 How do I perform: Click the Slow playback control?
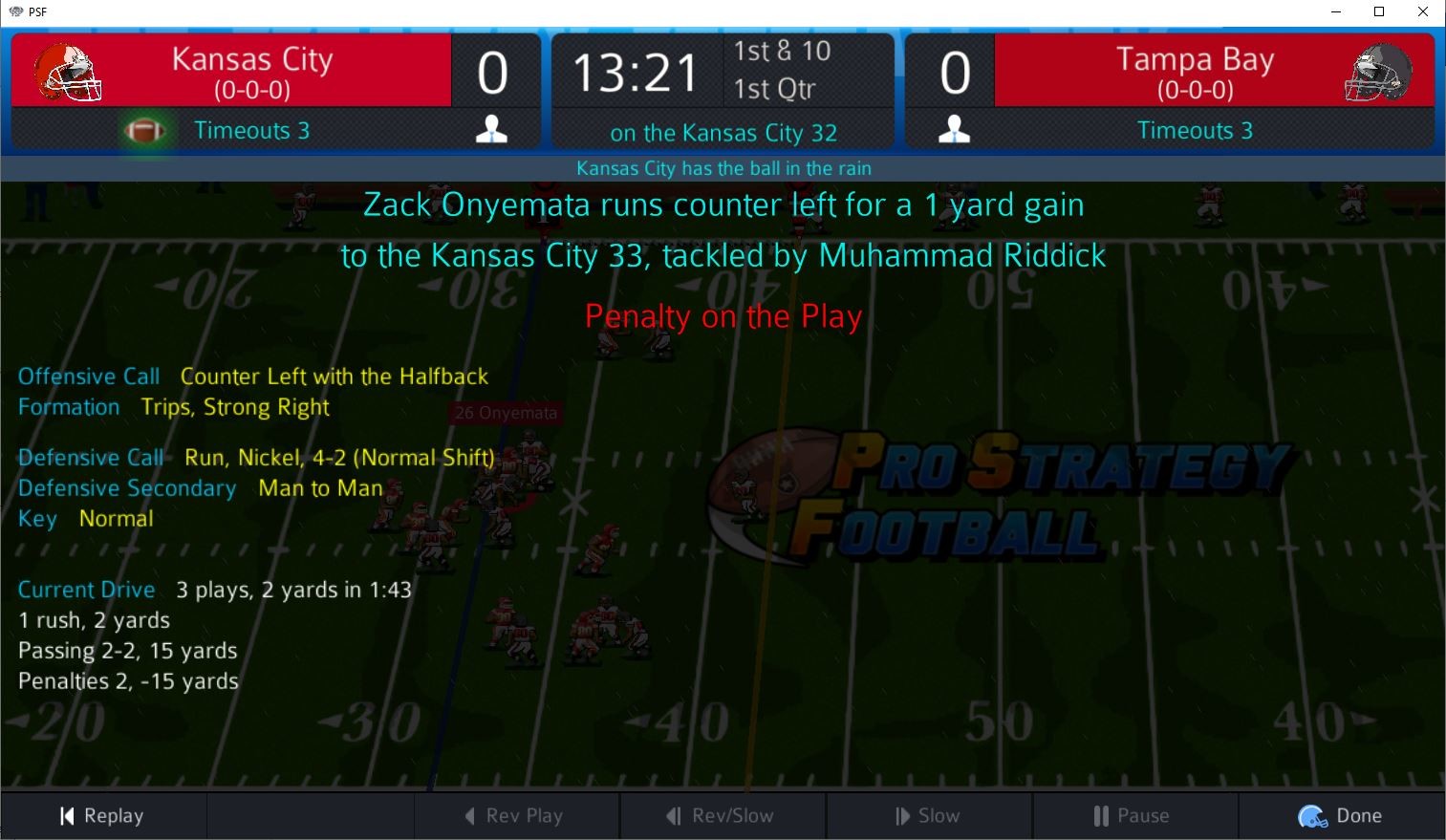(x=929, y=815)
